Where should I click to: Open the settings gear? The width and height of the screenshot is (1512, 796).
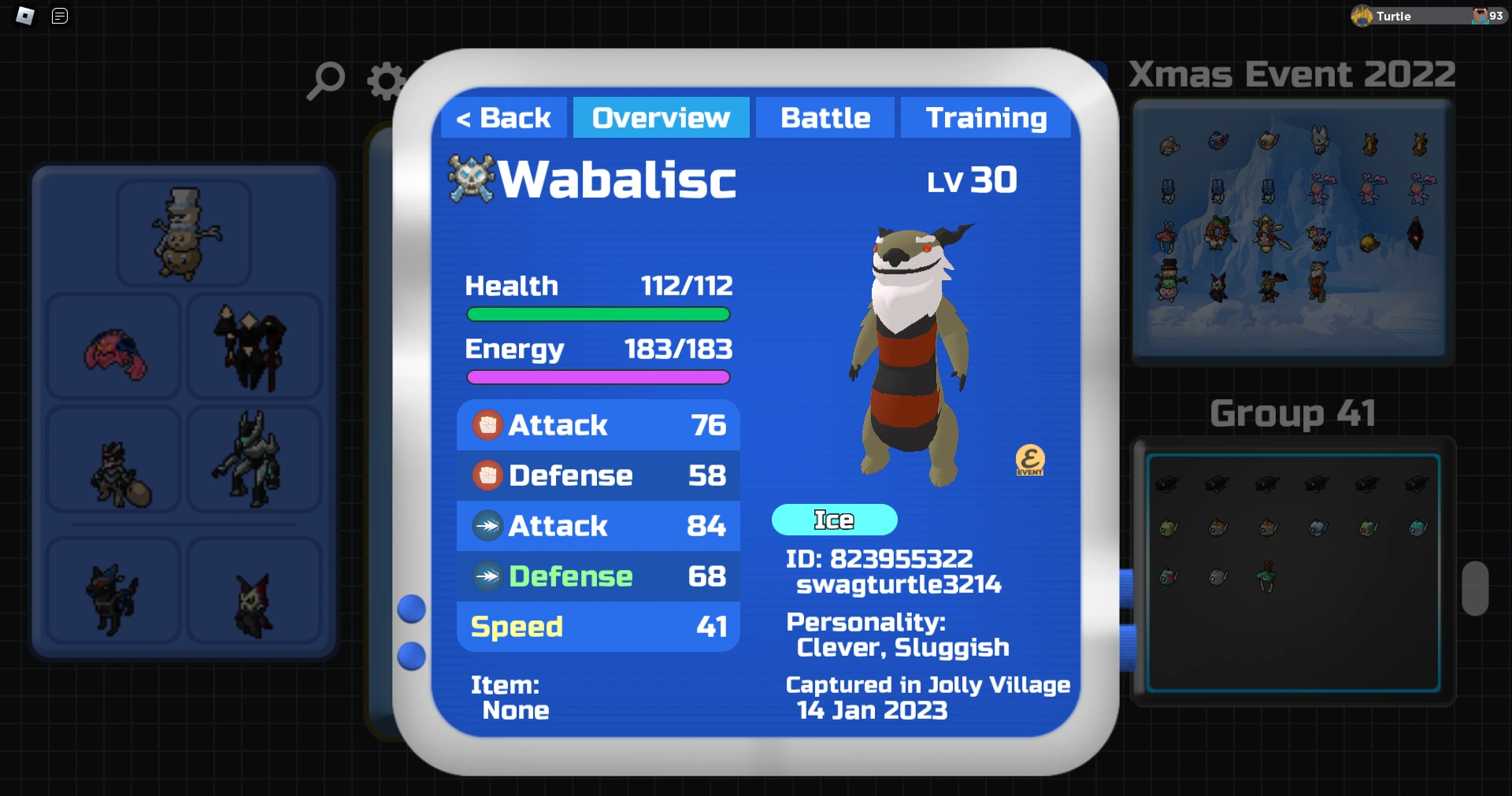[385, 79]
